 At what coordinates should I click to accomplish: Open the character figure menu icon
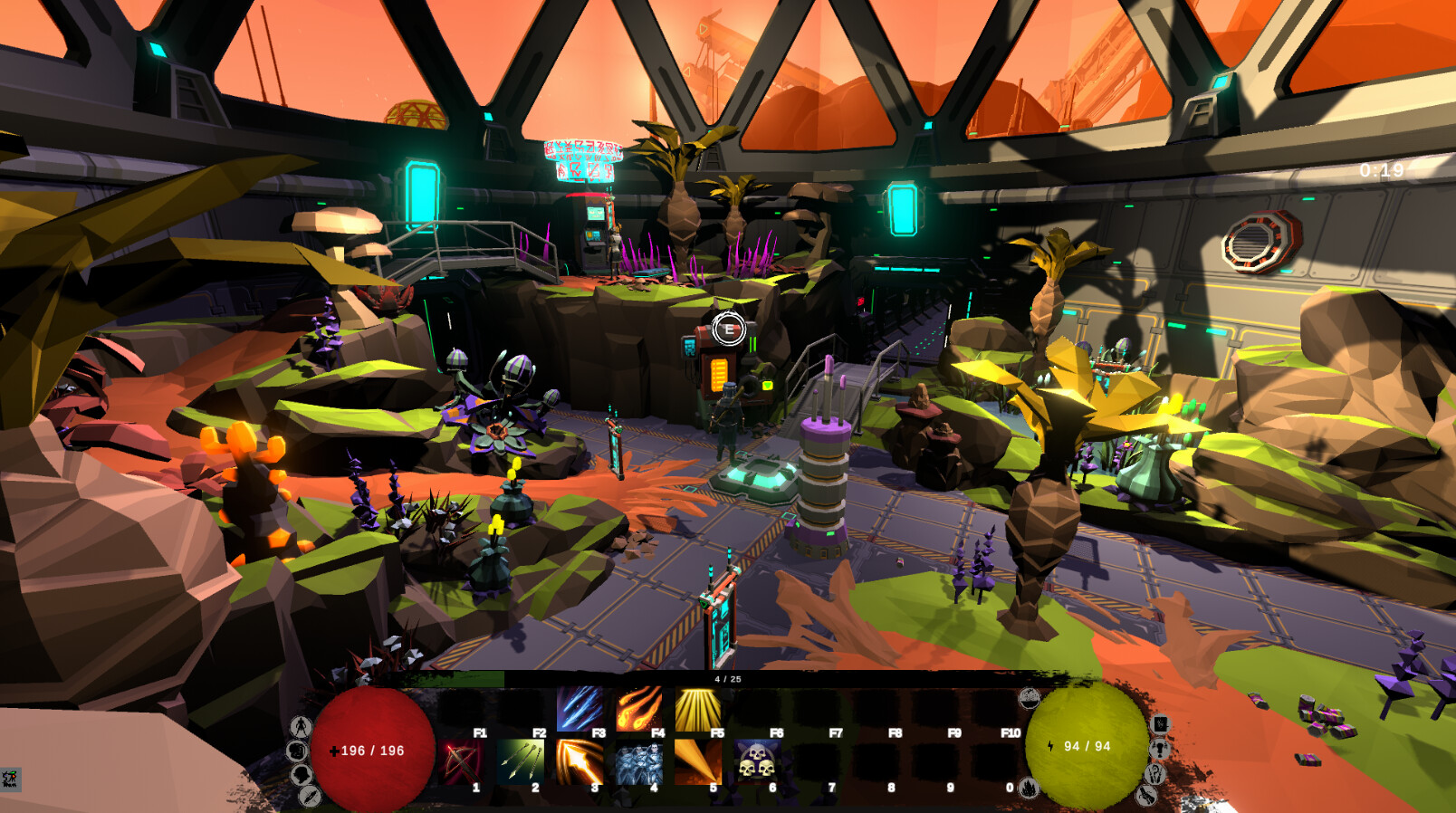click(301, 726)
